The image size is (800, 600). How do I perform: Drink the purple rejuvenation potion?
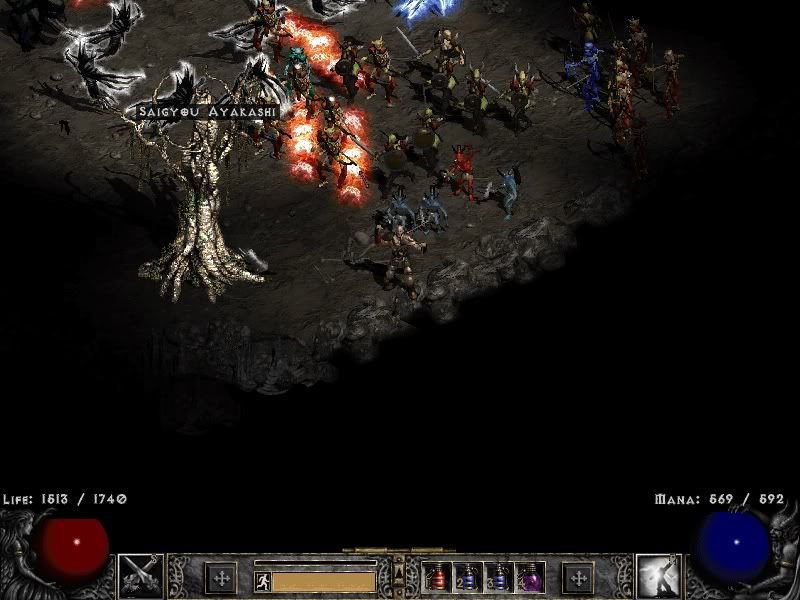[528, 578]
